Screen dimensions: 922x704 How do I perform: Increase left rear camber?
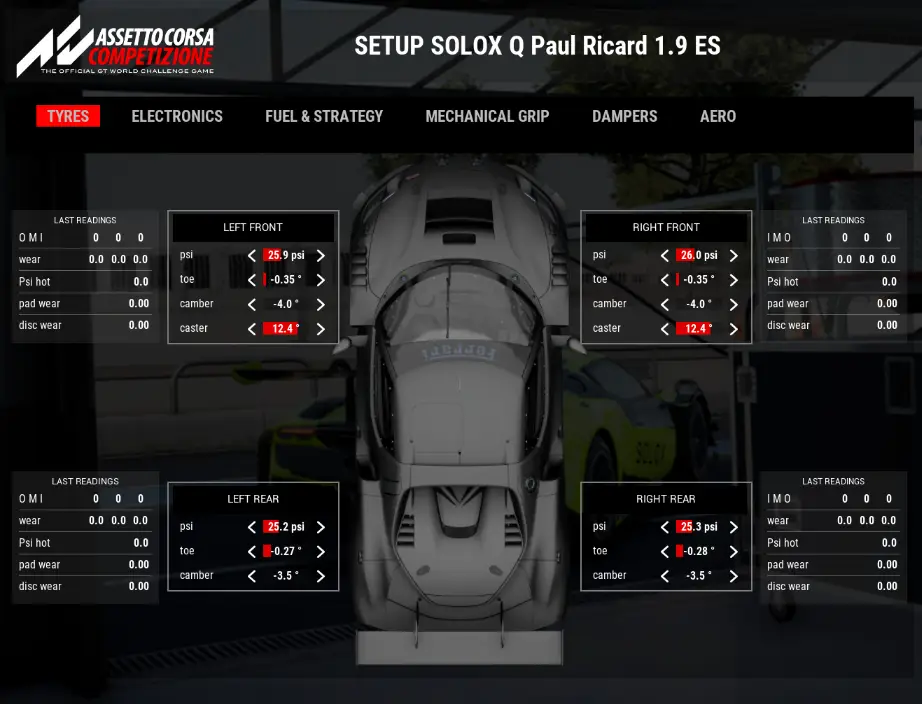tap(321, 576)
